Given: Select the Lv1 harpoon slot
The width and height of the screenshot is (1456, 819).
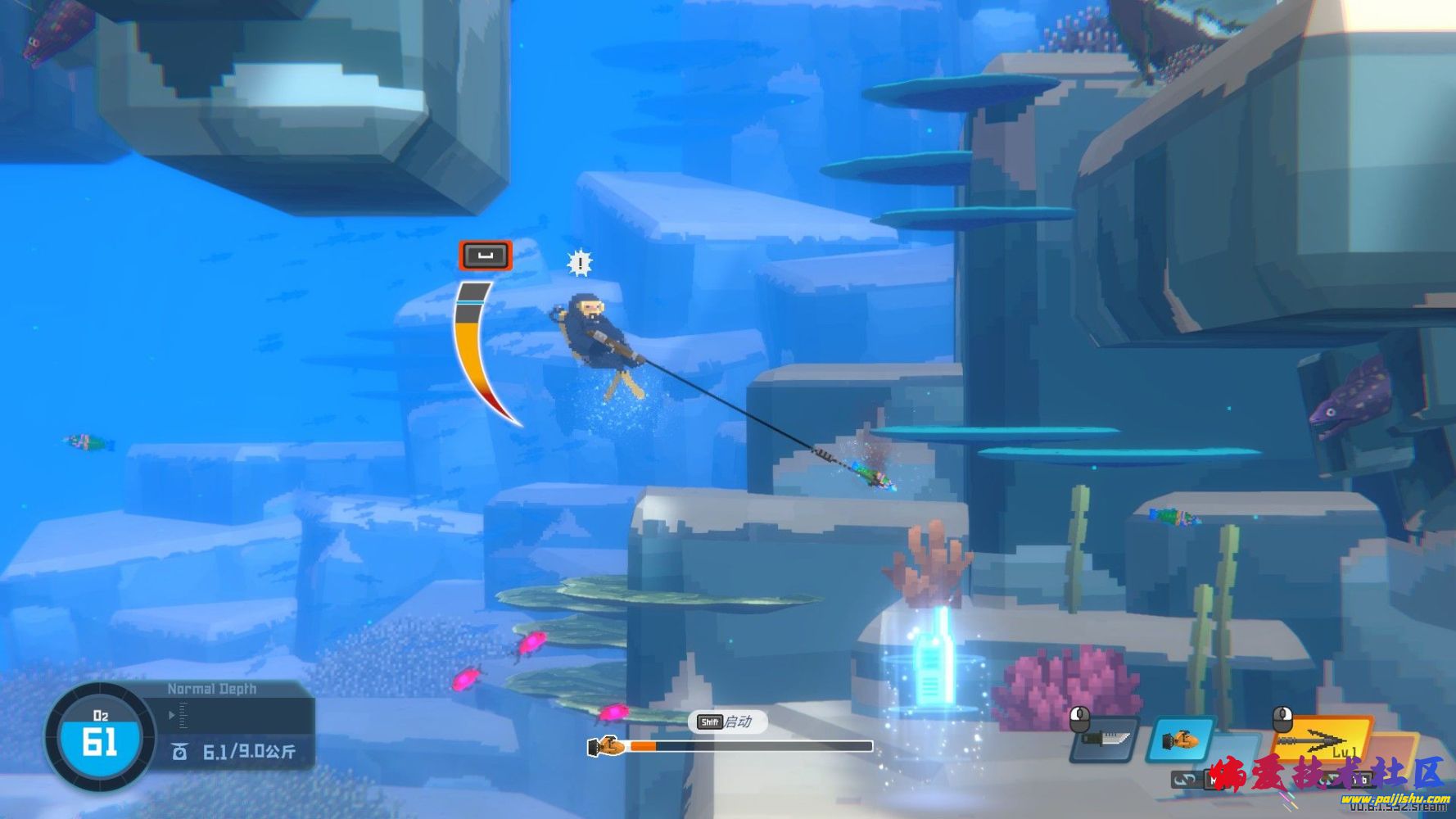Looking at the screenshot, I should coord(1323,741).
